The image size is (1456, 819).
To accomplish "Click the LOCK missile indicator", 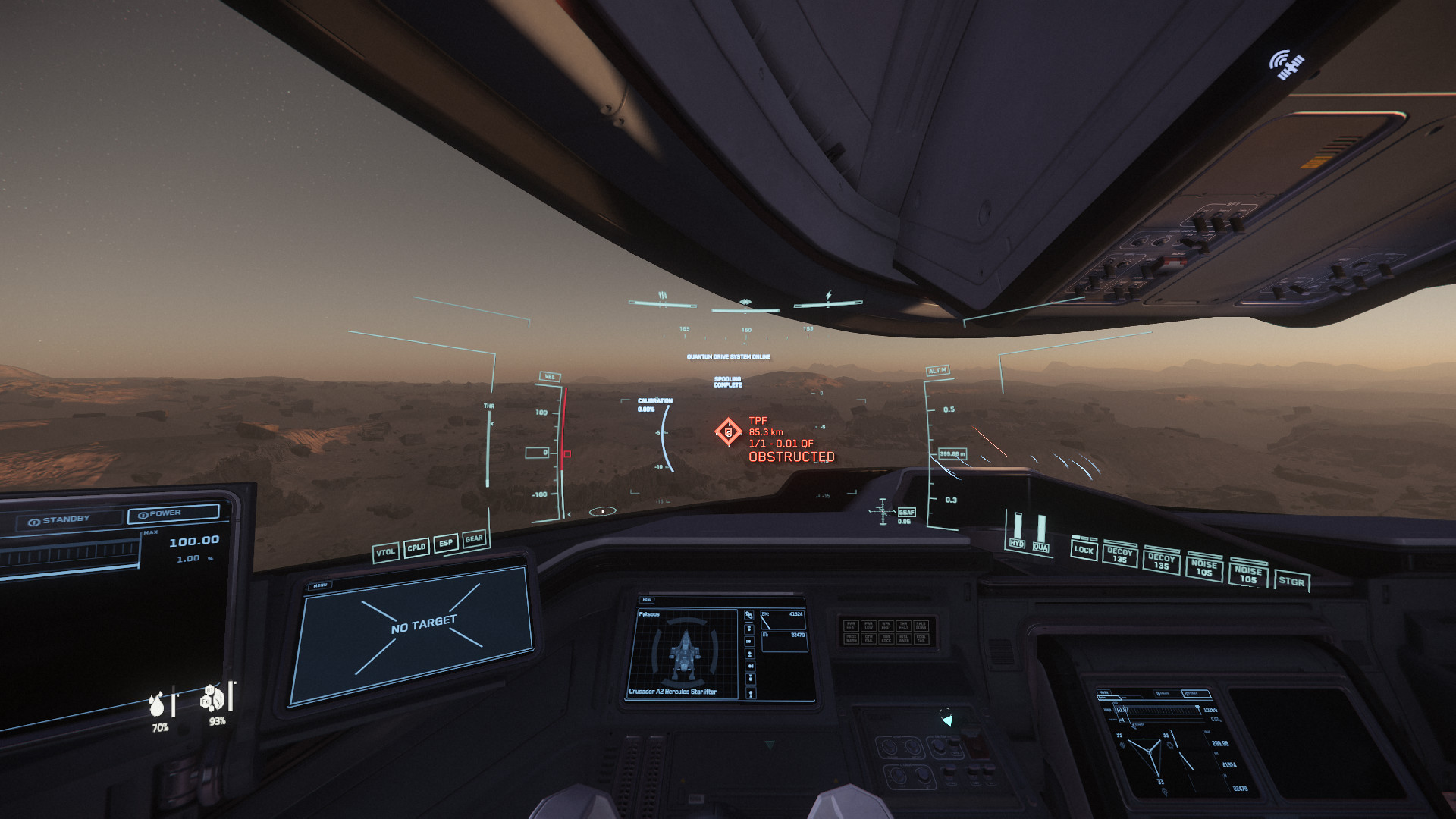I will pos(1084,550).
